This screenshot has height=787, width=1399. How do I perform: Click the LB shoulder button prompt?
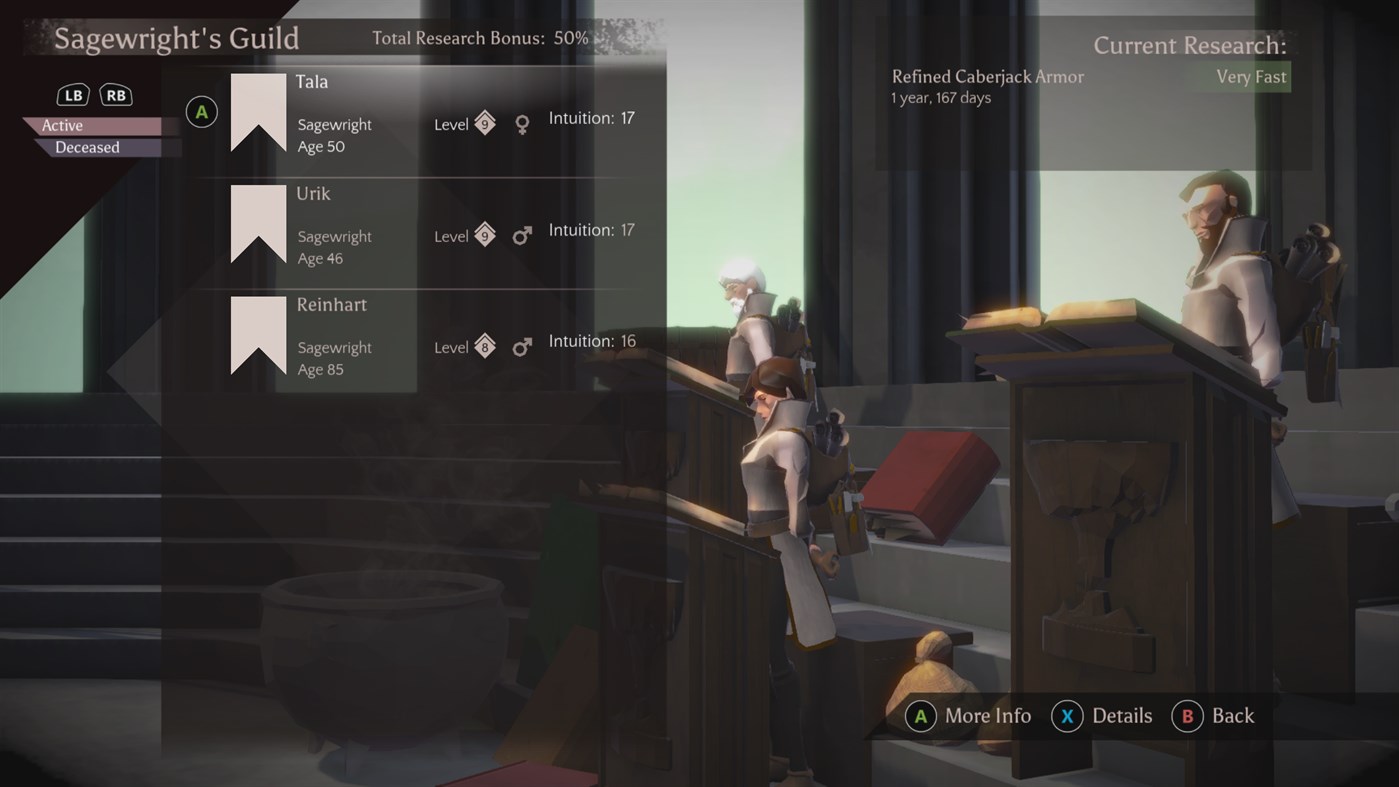click(72, 94)
